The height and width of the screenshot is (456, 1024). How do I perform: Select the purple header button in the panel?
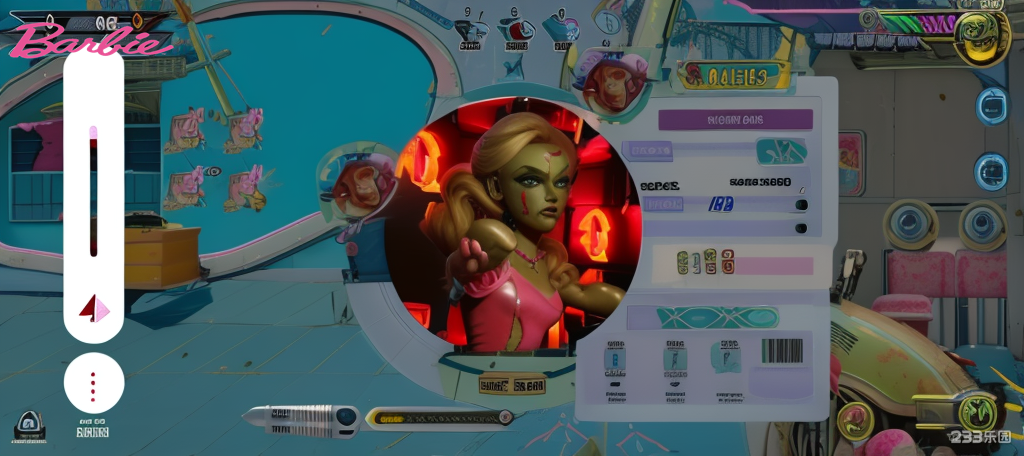735,120
